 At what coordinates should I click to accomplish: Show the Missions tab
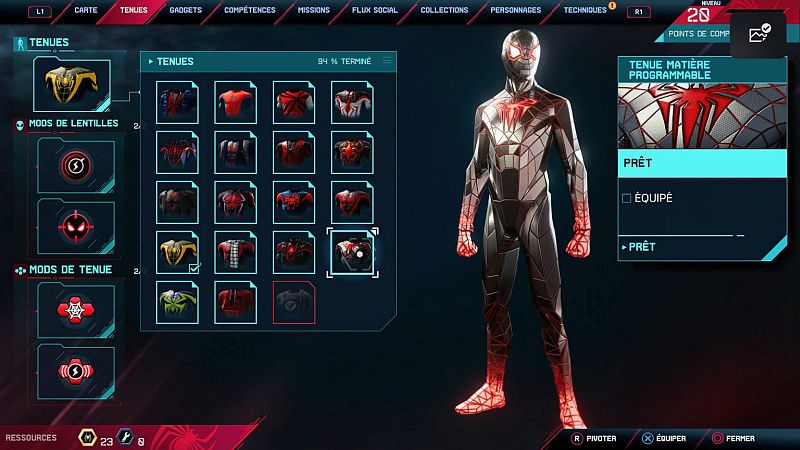(x=313, y=10)
